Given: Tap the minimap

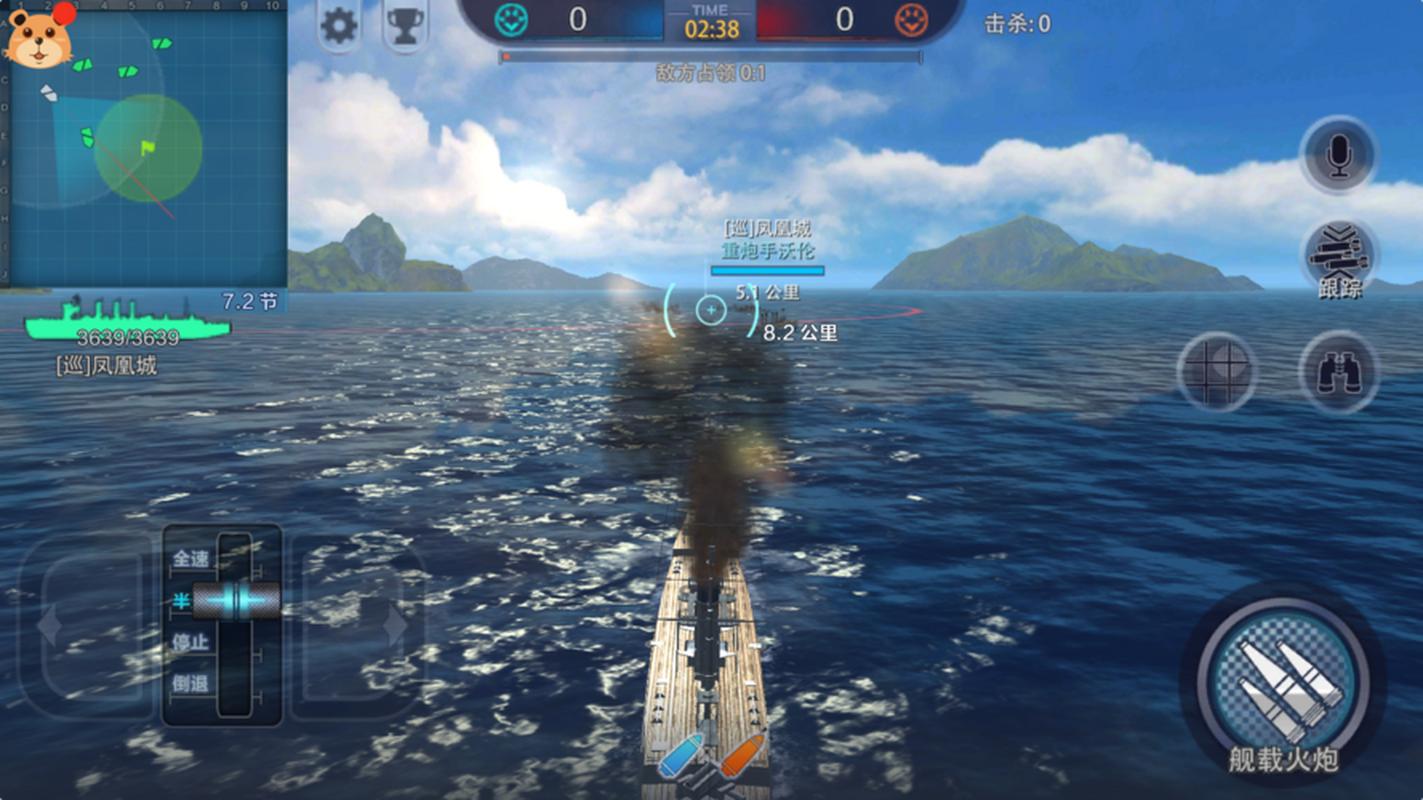Looking at the screenshot, I should (150, 150).
